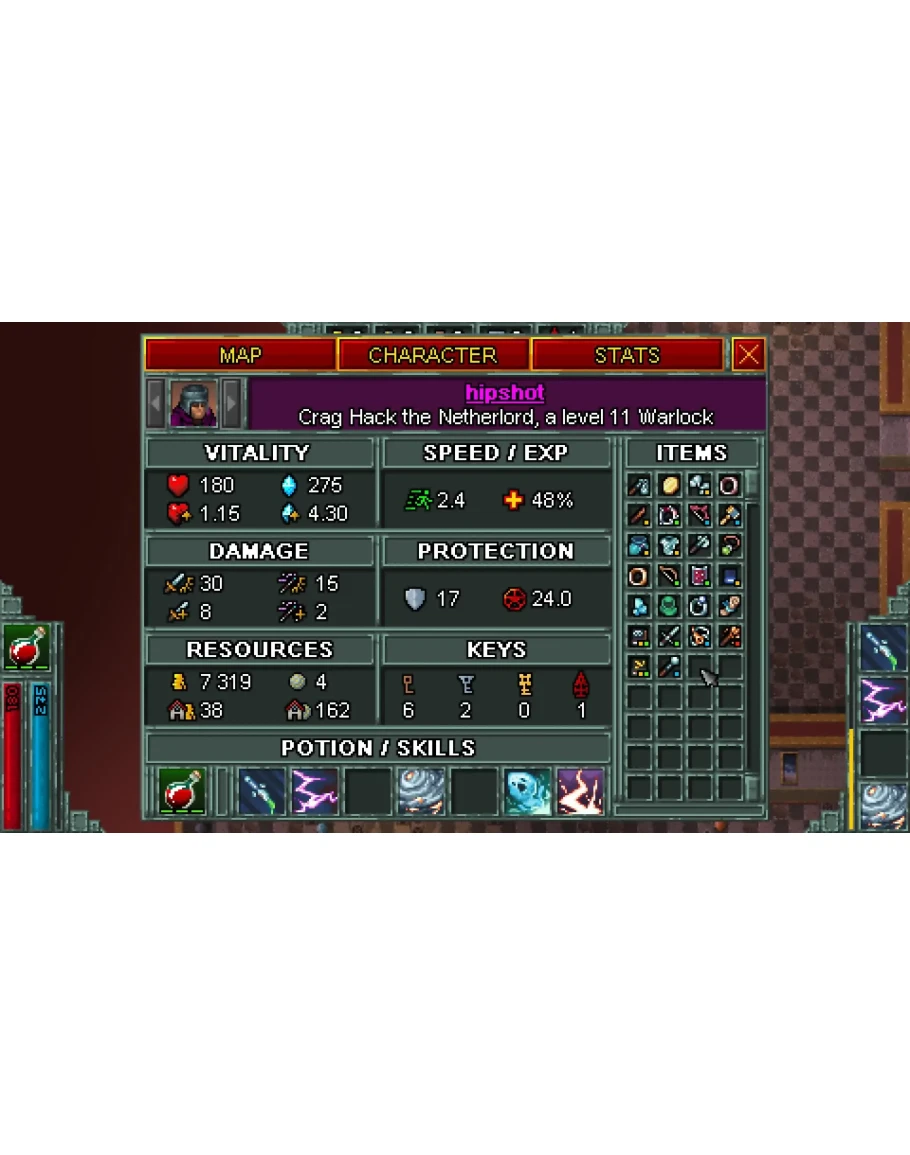Select the blue crystal shard item

[x=640, y=606]
